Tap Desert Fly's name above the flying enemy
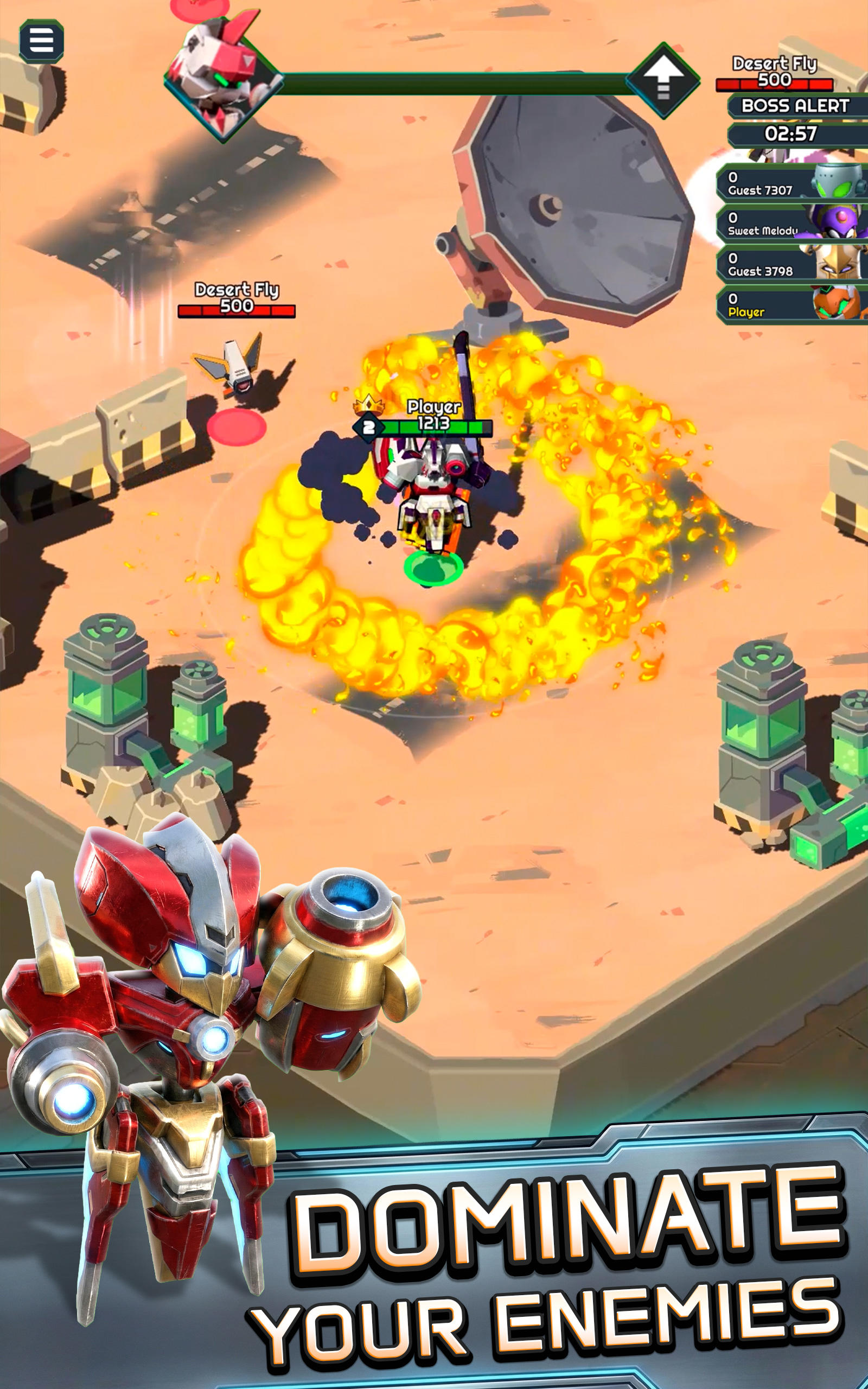The height and width of the screenshot is (1389, 868). click(x=237, y=290)
